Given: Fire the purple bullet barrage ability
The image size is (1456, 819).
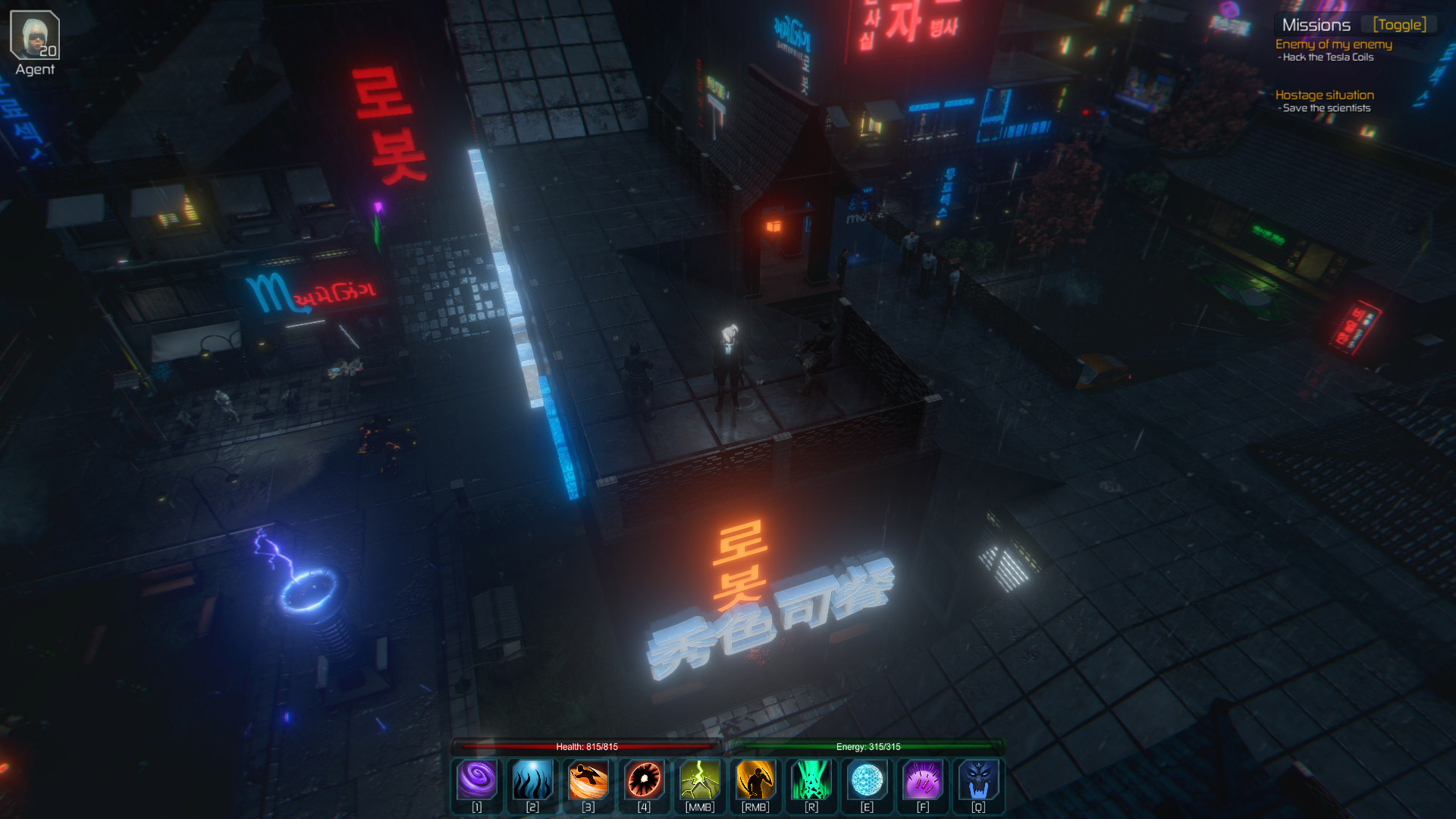Looking at the screenshot, I should [x=923, y=780].
